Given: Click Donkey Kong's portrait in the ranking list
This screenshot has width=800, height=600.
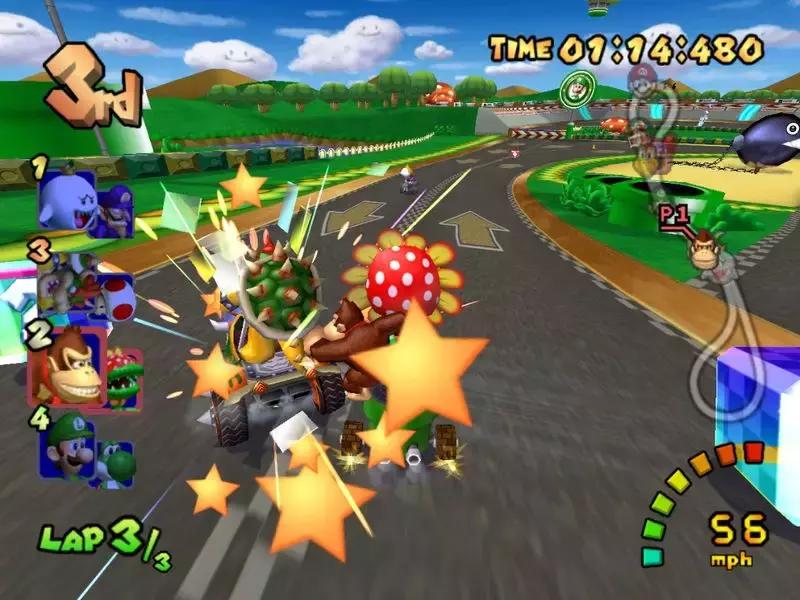Looking at the screenshot, I should [67, 366].
